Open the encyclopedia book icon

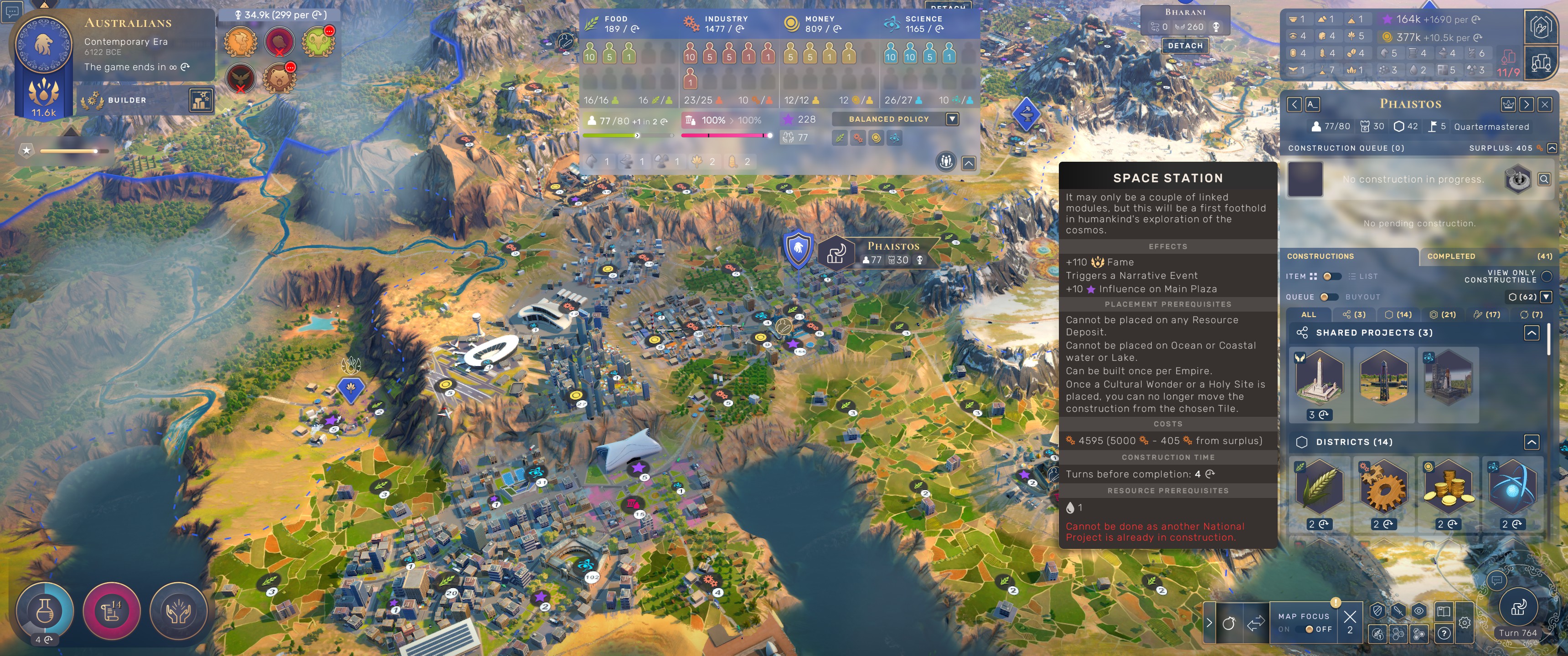1443,611
